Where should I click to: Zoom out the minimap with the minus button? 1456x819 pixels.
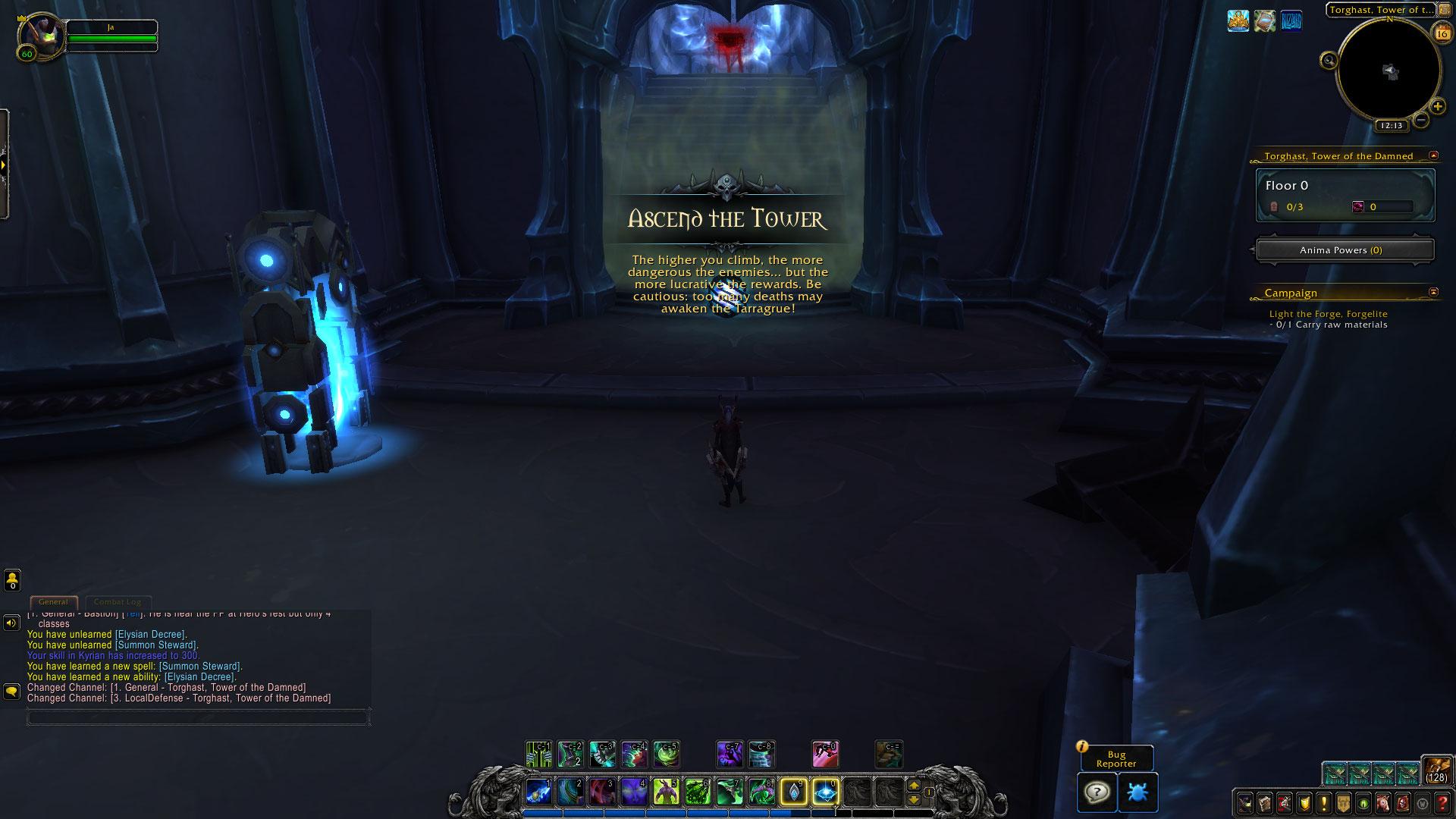[x=1421, y=119]
